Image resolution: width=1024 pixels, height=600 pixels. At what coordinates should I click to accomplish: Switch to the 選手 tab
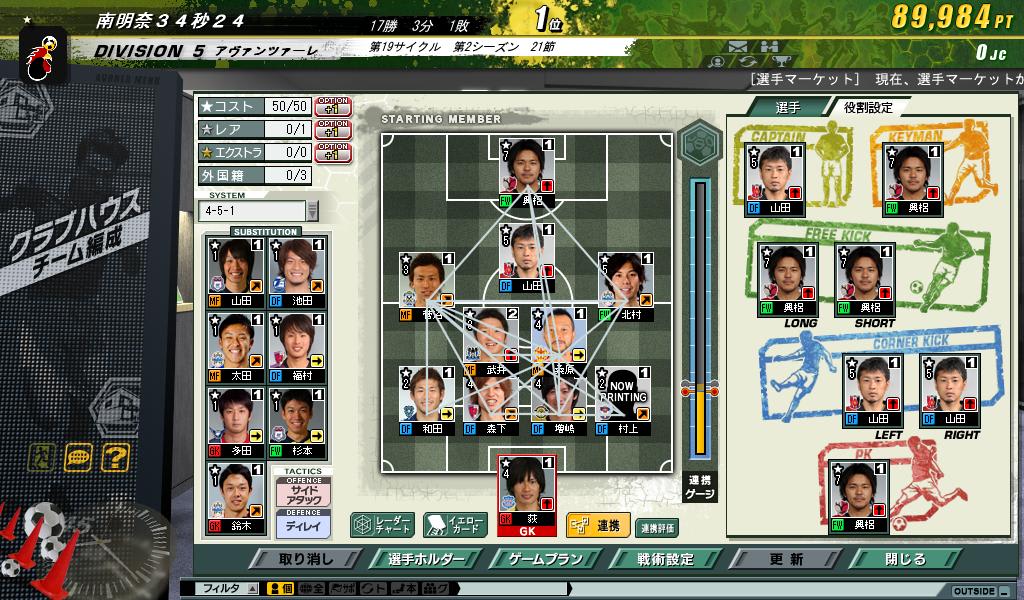(x=787, y=107)
